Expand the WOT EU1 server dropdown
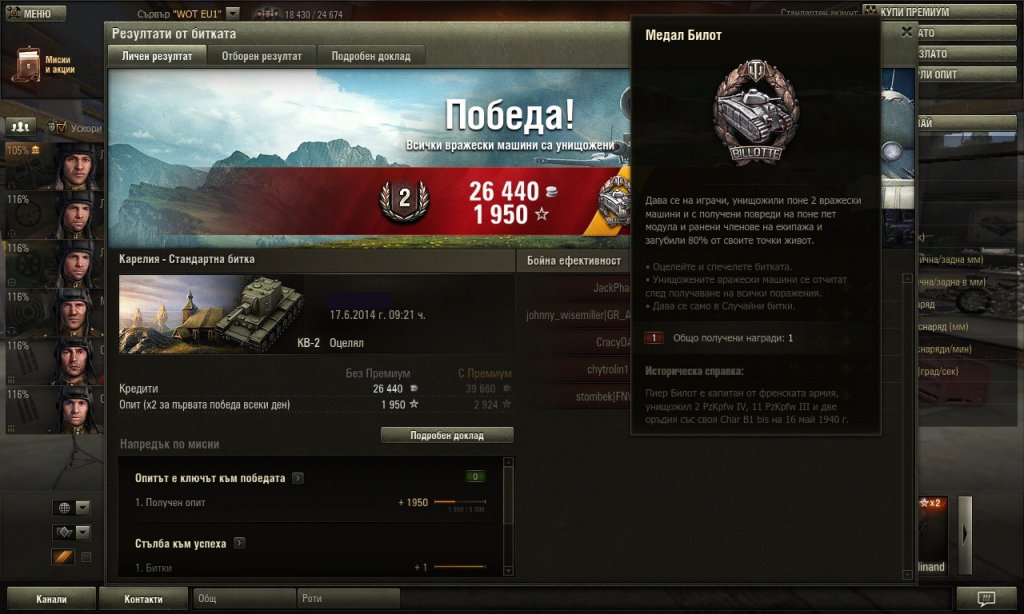Screen dimensions: 1024x614 point(233,14)
